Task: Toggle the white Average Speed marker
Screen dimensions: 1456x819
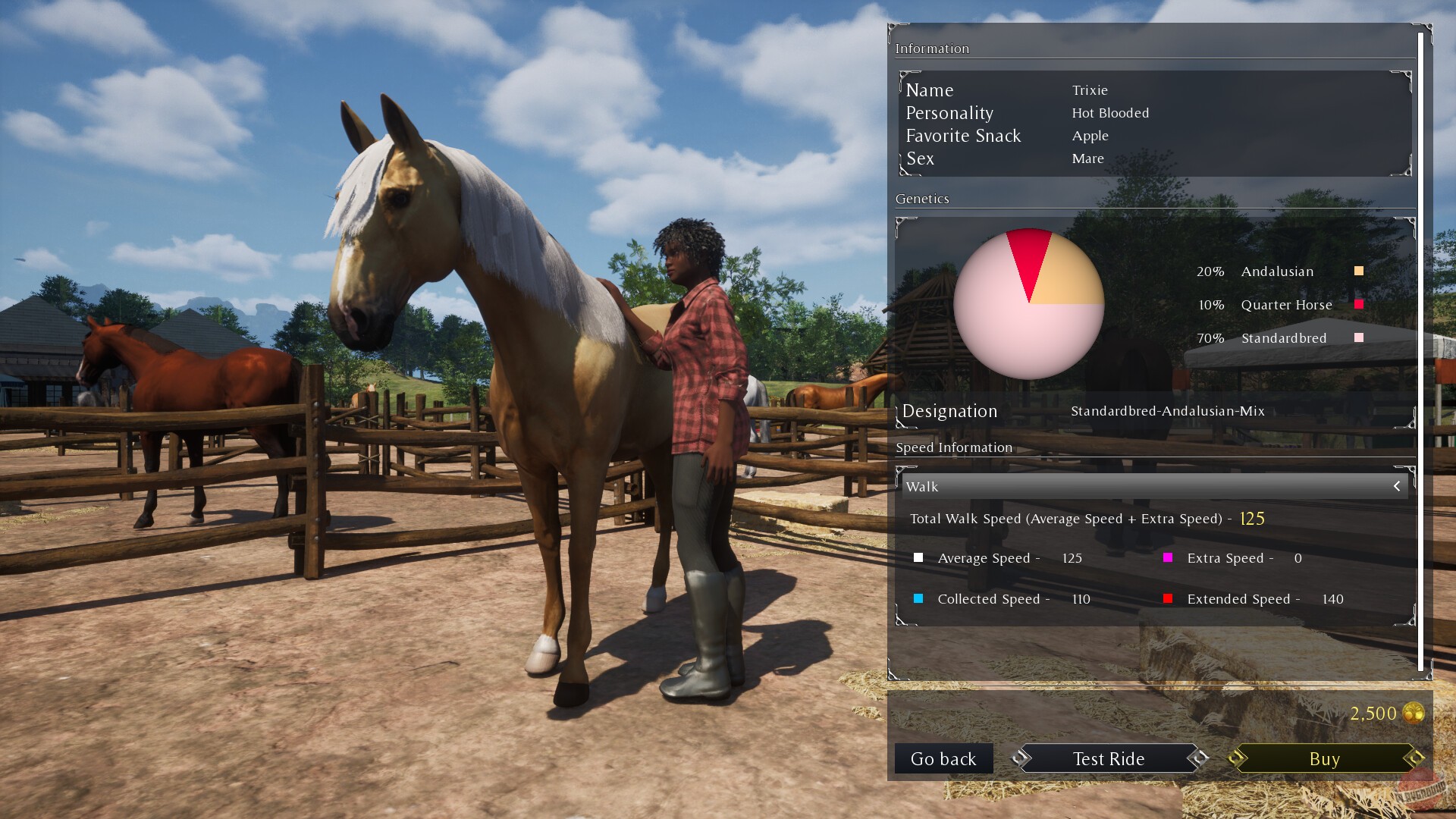Action: tap(919, 557)
